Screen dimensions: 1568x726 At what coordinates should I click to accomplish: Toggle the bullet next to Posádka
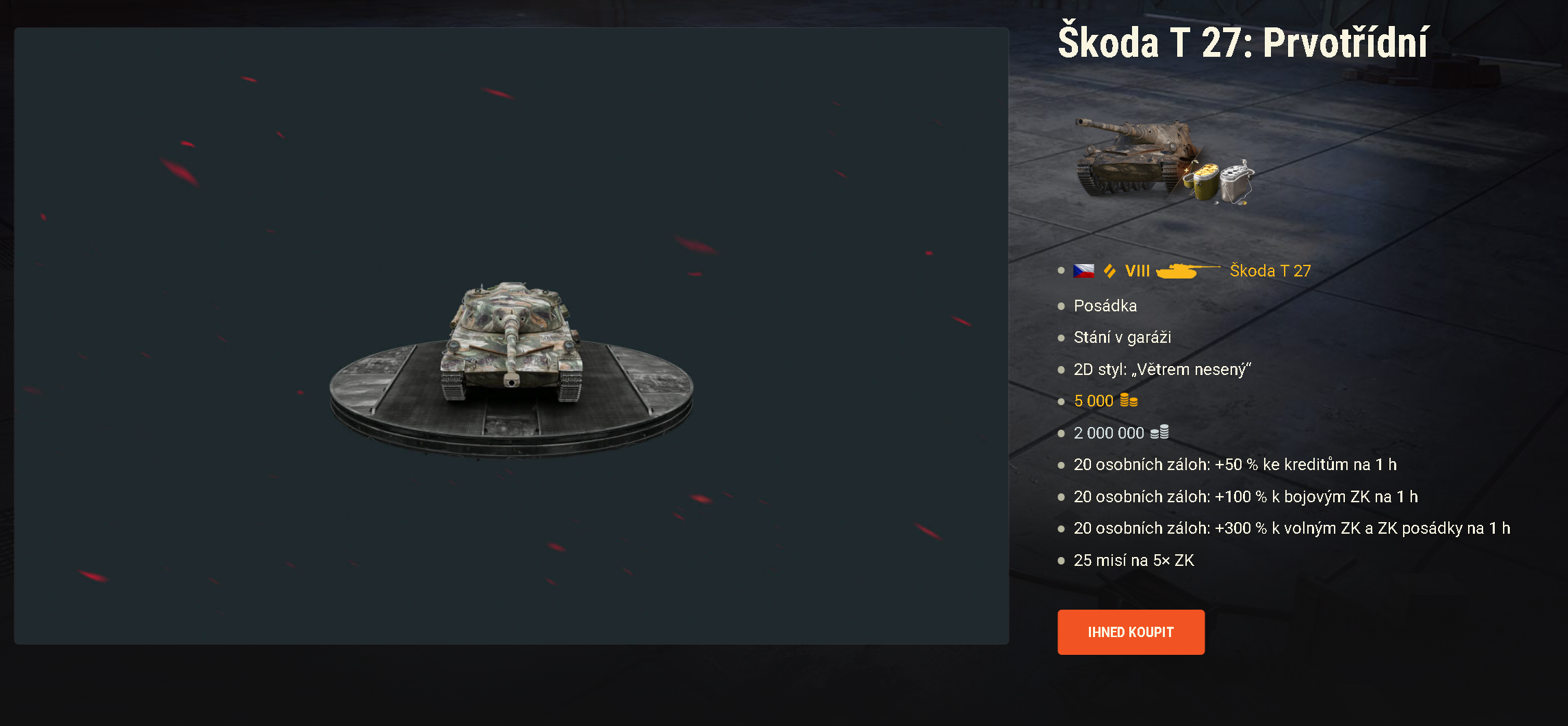(1062, 306)
